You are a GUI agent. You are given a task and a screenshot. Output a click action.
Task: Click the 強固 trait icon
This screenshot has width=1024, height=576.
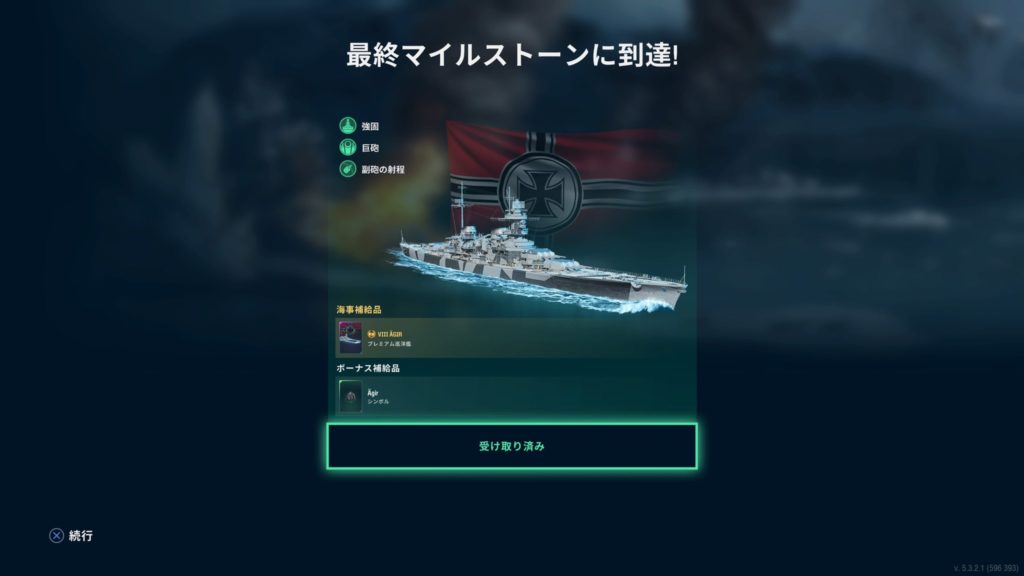click(348, 126)
